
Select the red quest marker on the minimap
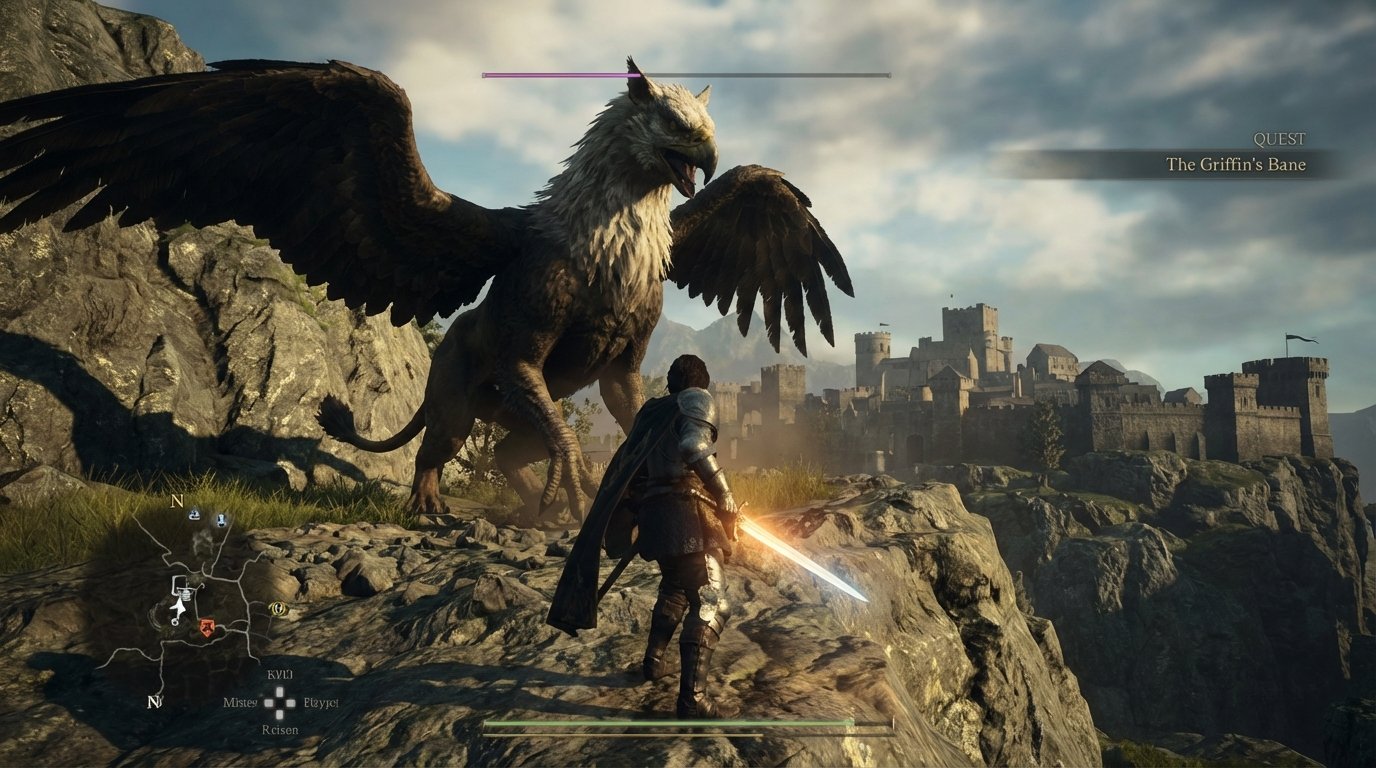(207, 627)
